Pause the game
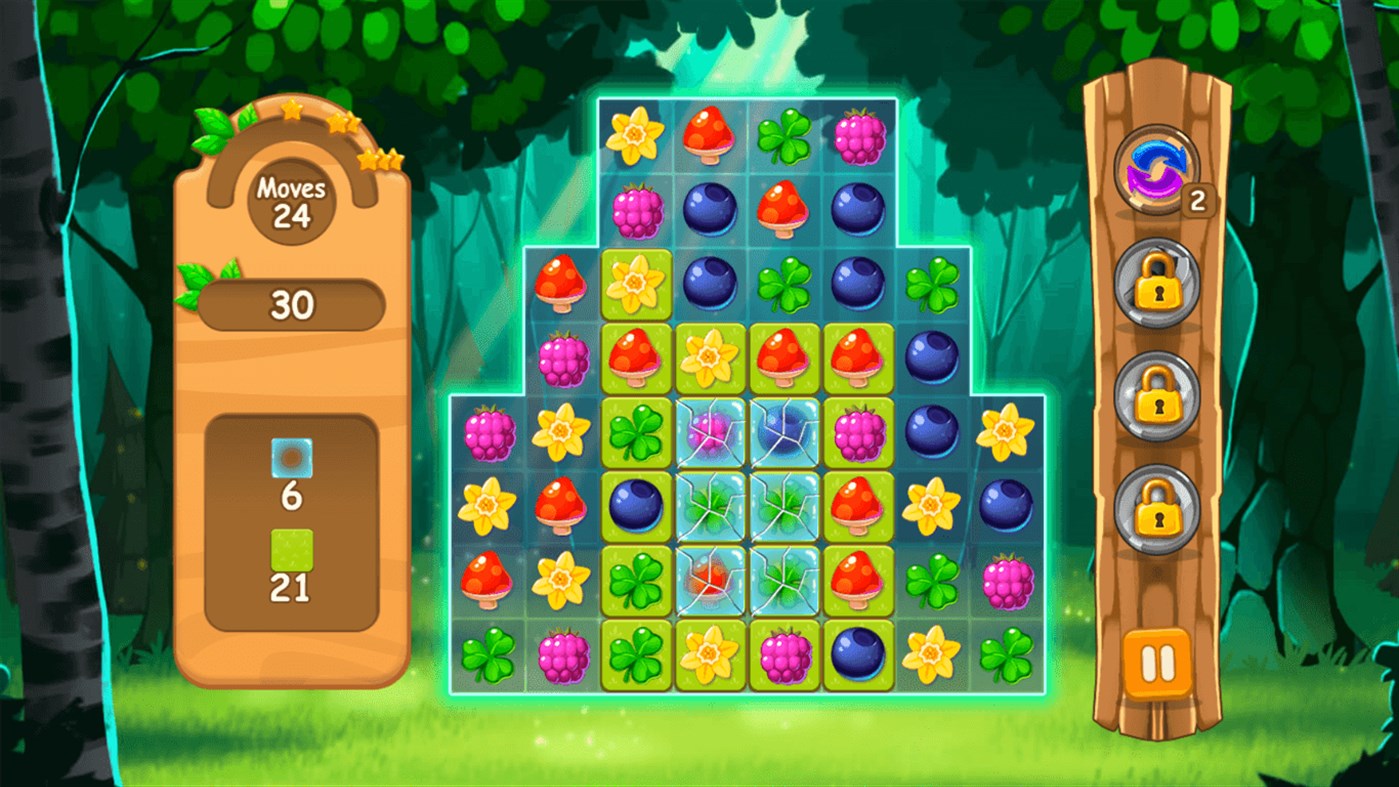This screenshot has width=1399, height=787. (1156, 662)
